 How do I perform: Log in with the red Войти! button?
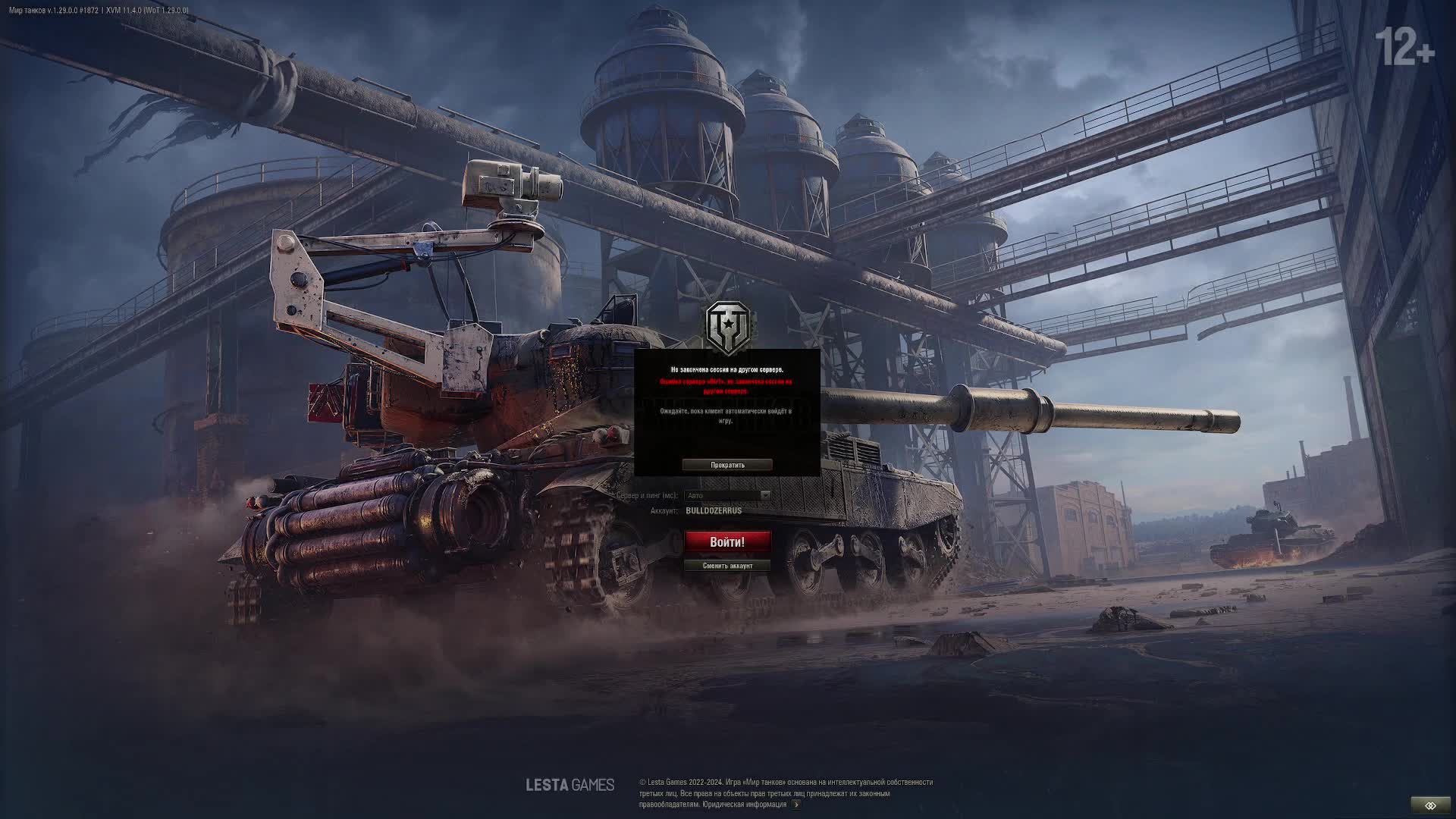click(x=727, y=541)
